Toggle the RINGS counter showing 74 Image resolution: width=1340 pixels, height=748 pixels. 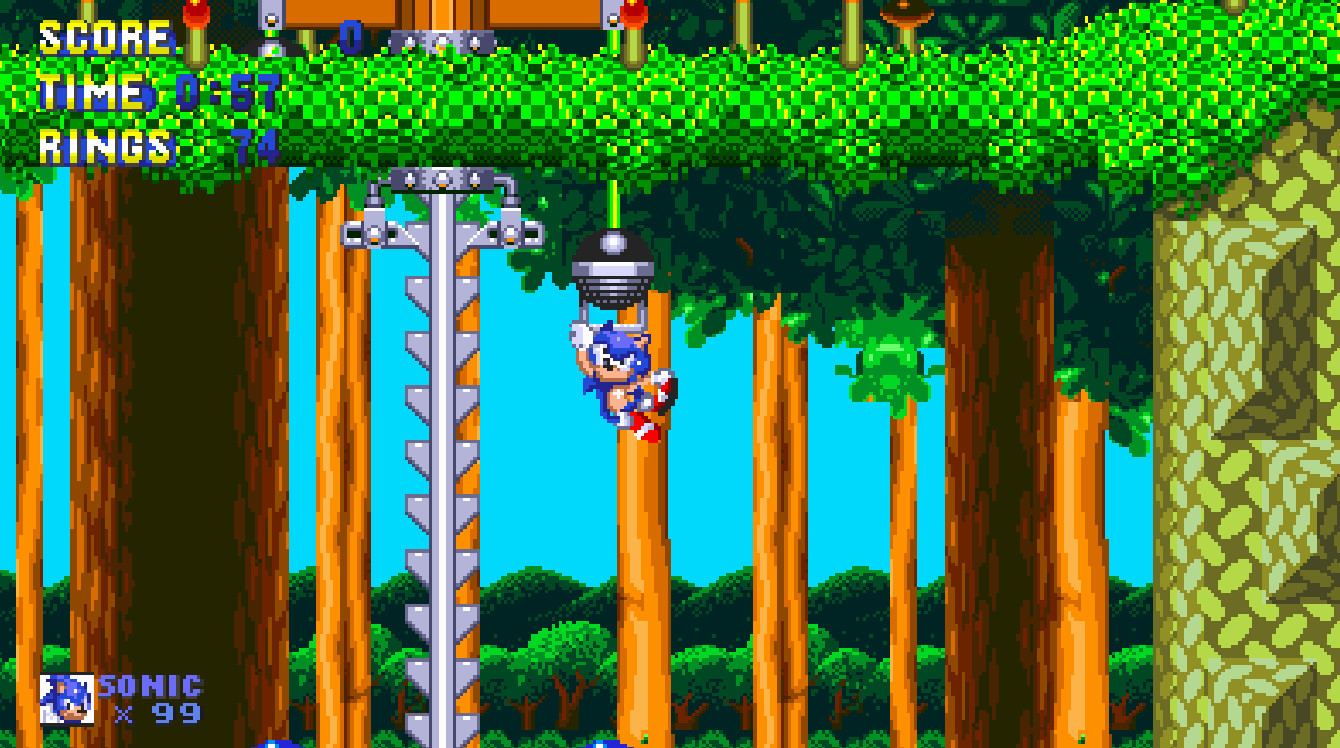pyautogui.click(x=150, y=145)
